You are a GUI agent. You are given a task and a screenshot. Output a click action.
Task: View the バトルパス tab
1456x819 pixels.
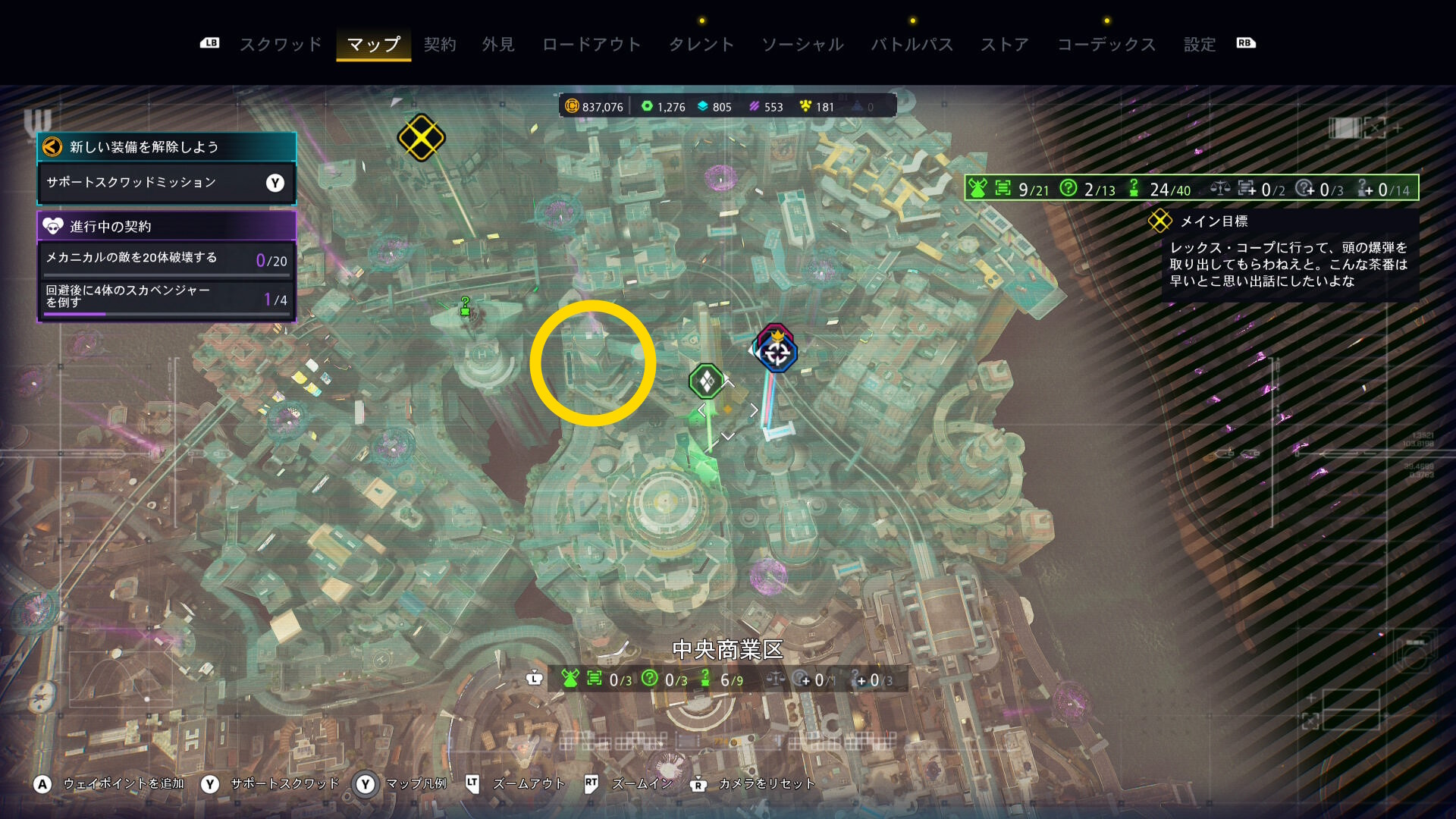tap(912, 44)
